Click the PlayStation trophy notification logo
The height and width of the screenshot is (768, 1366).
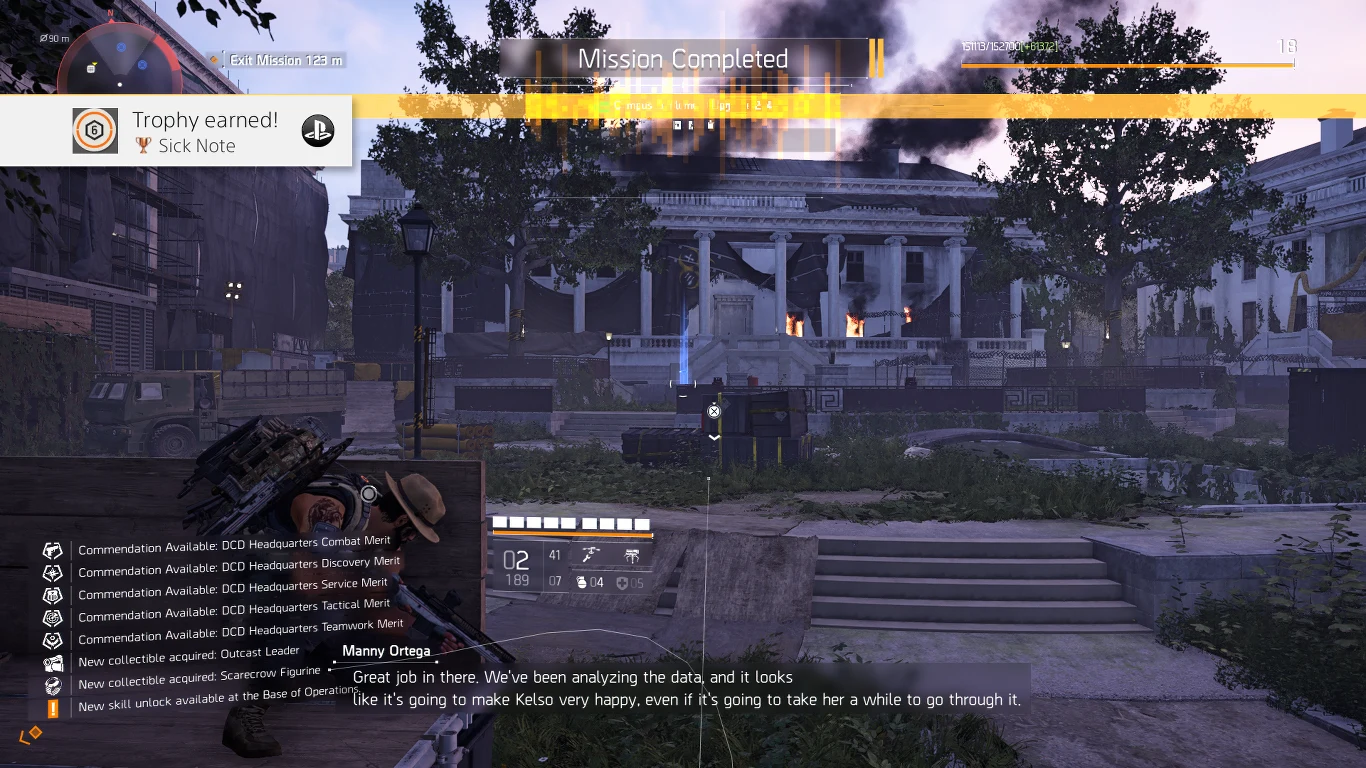[x=318, y=130]
